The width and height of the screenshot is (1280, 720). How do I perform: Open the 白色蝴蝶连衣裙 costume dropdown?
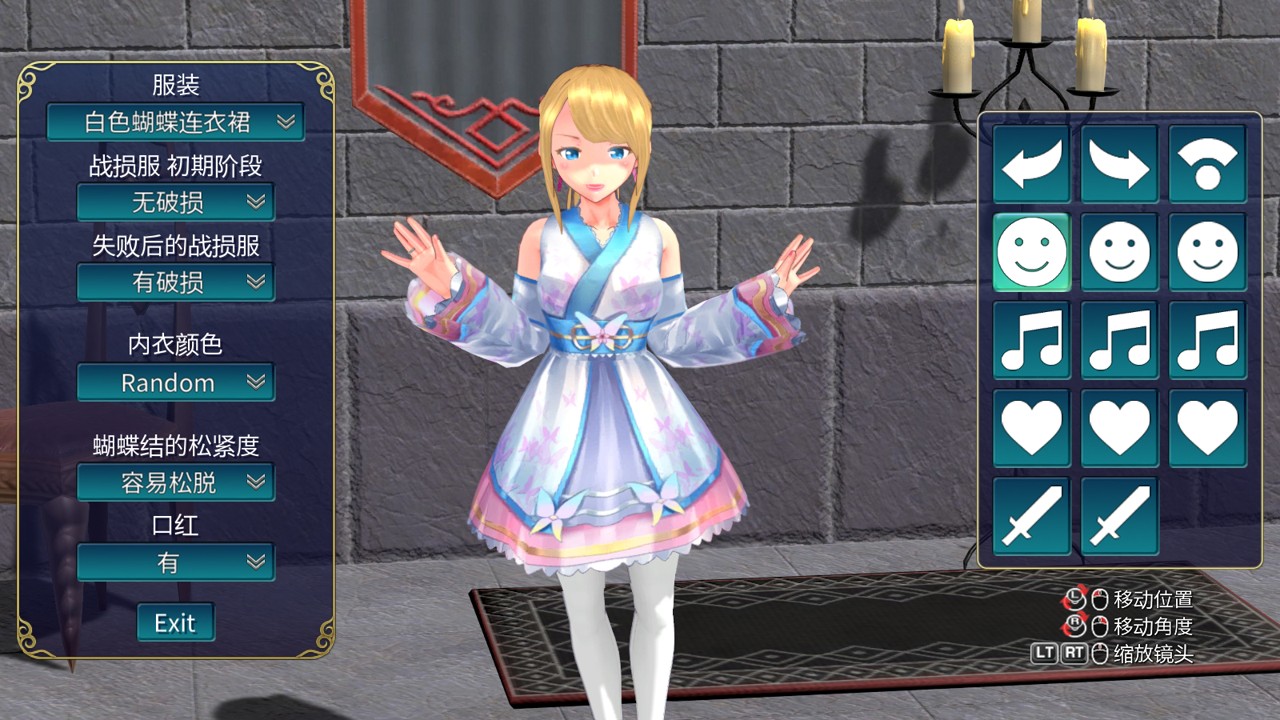(175, 122)
